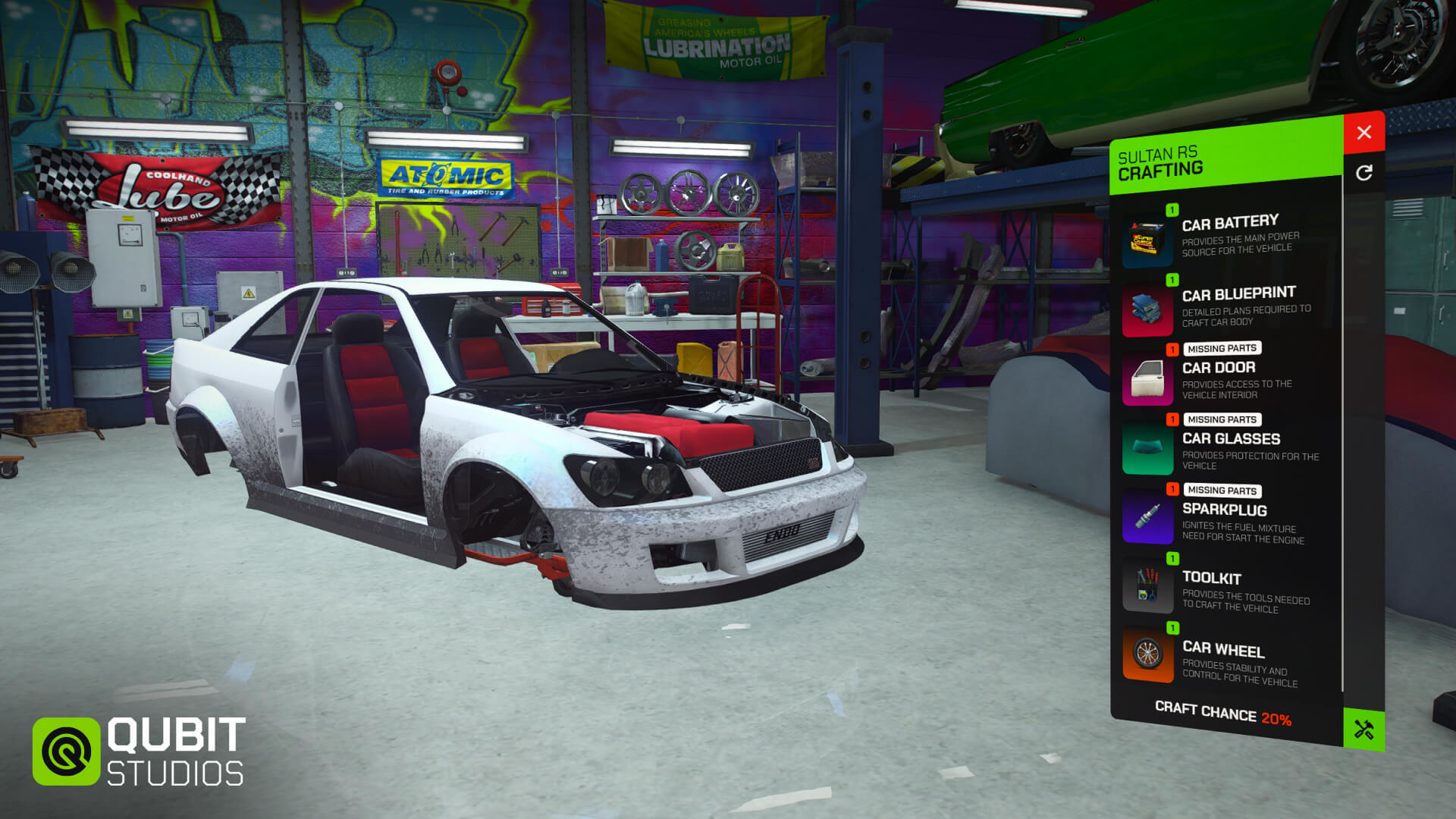Start crafting with the green tools button
This screenshot has height=819, width=1456.
point(1363,730)
